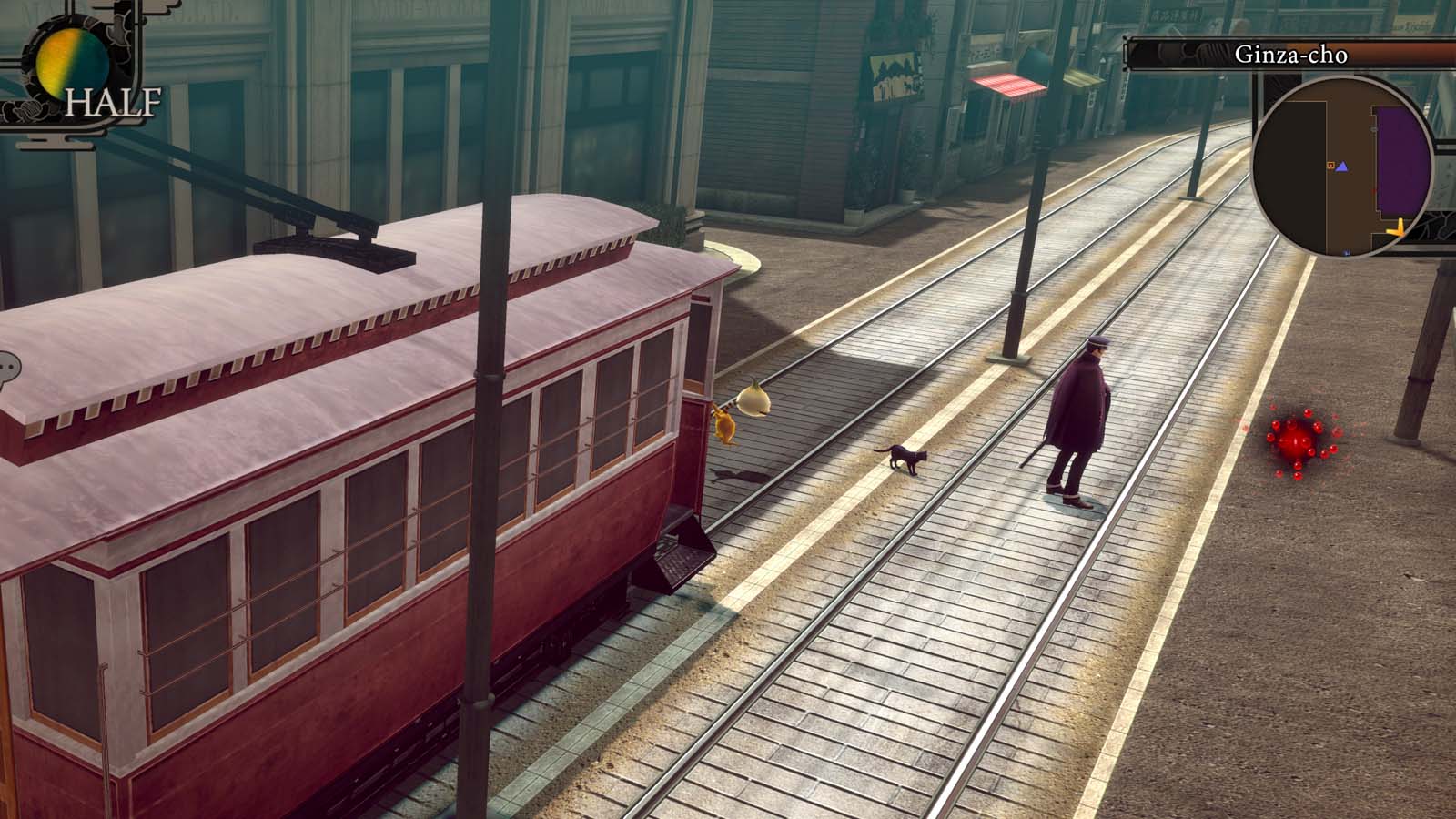
Task: Select the blue player arrow on the minimap
Action: 1343,167
